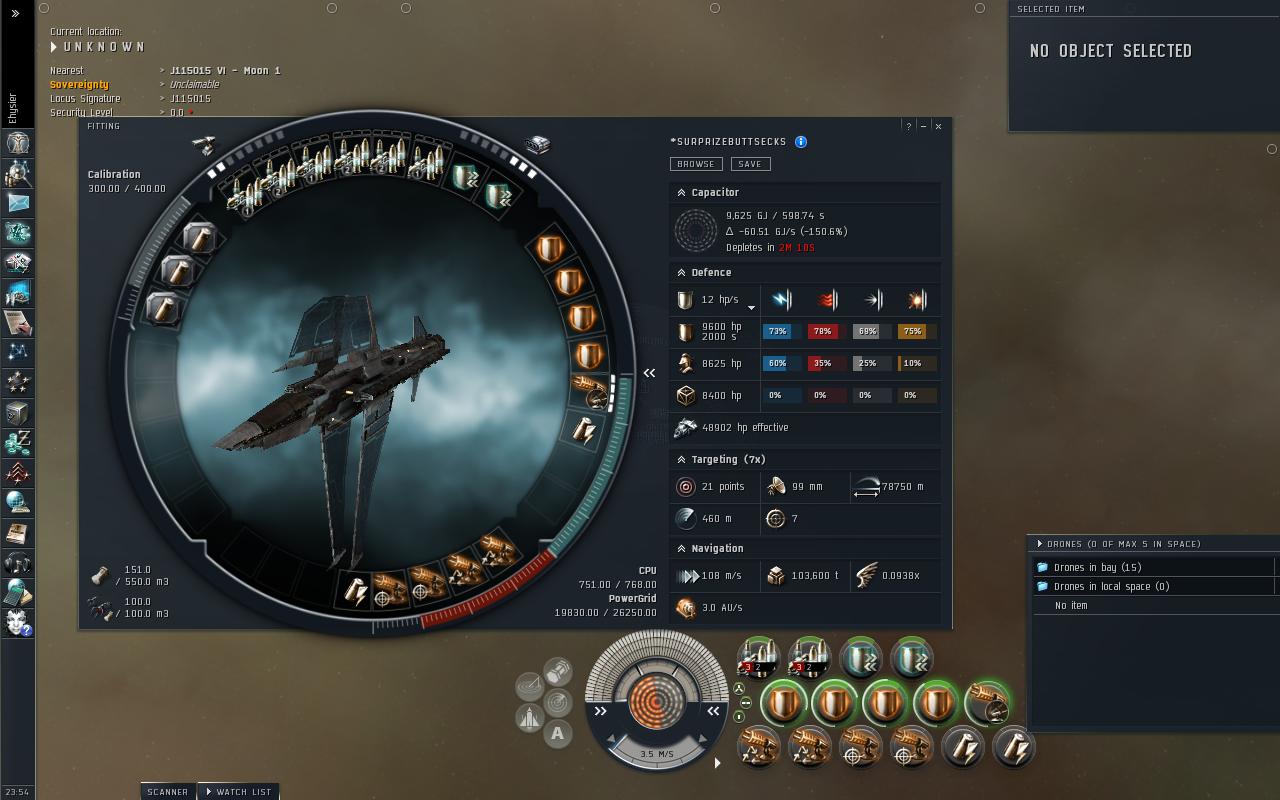Image resolution: width=1280 pixels, height=800 pixels.
Task: Open the Fitting window help question mark
Action: pyautogui.click(x=908, y=126)
